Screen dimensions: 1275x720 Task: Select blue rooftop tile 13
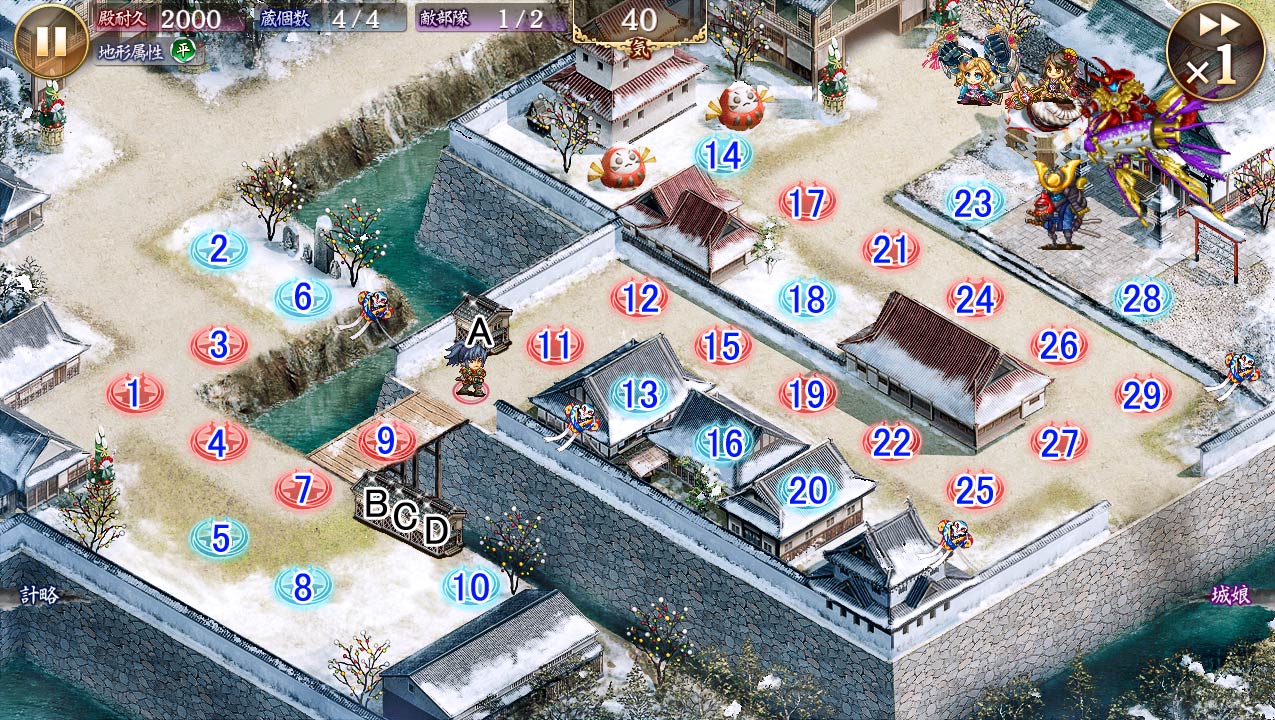pyautogui.click(x=639, y=394)
